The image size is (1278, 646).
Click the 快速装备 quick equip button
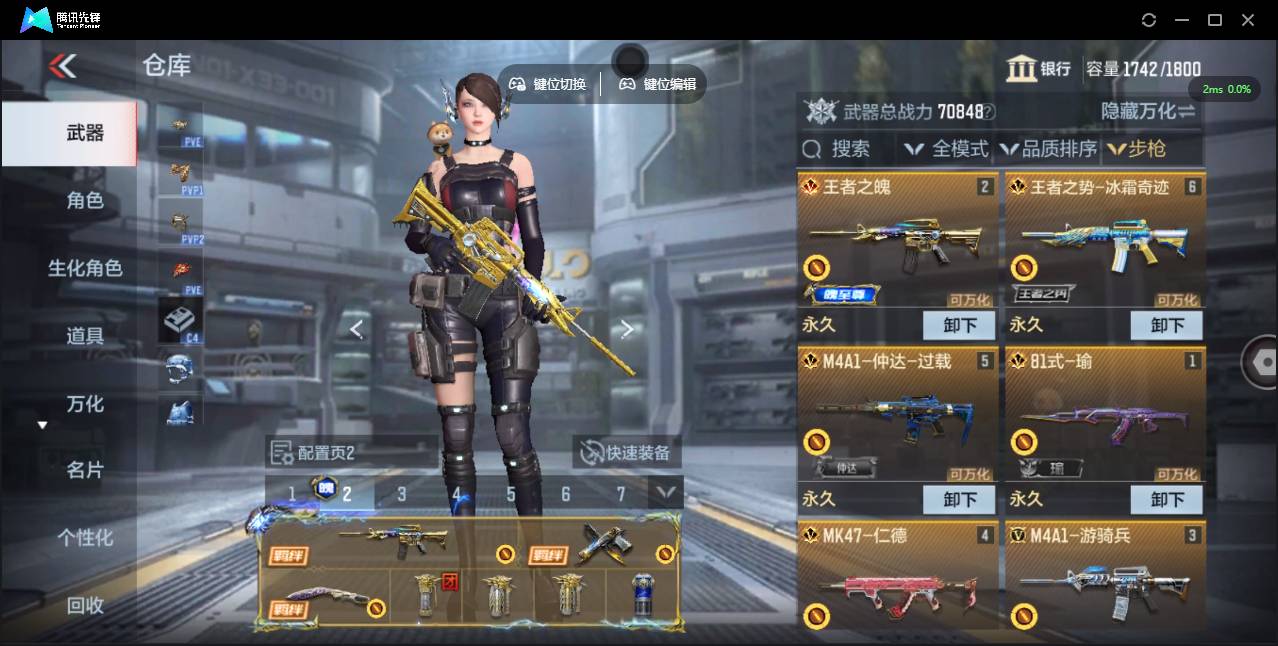click(627, 453)
